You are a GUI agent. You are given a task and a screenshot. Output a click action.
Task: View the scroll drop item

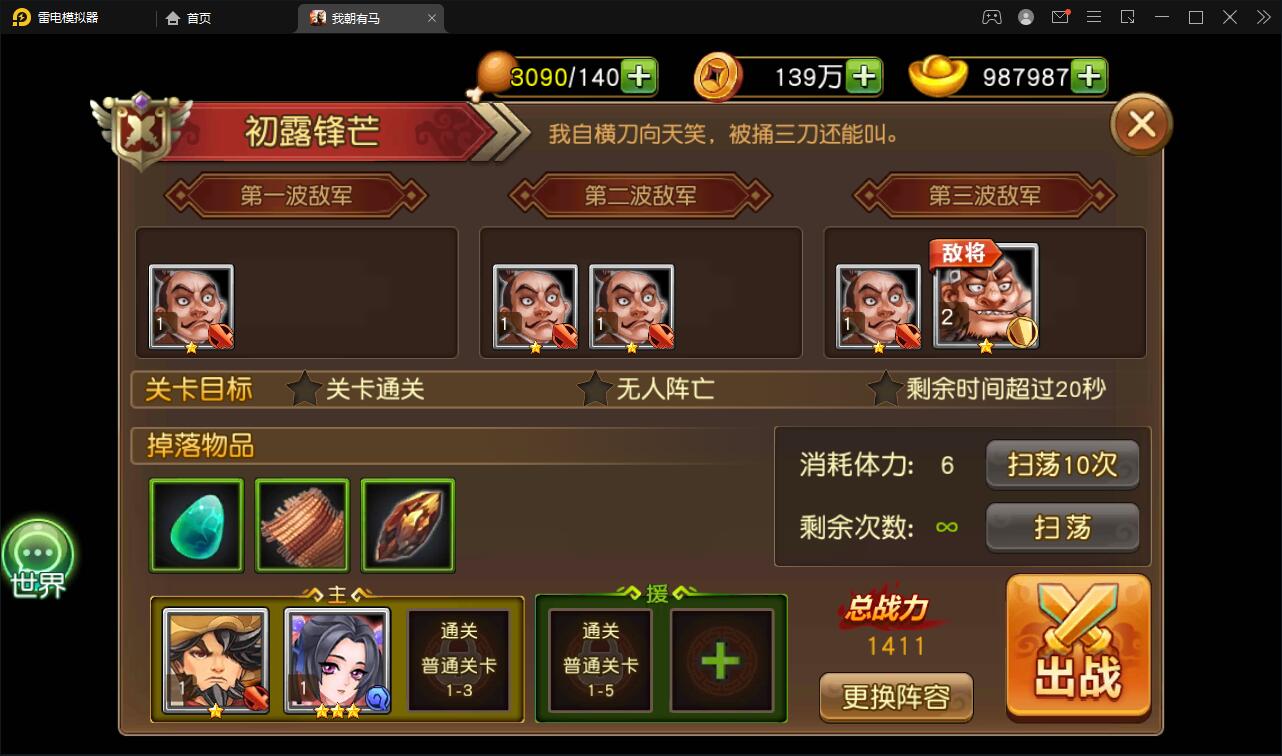pos(302,524)
